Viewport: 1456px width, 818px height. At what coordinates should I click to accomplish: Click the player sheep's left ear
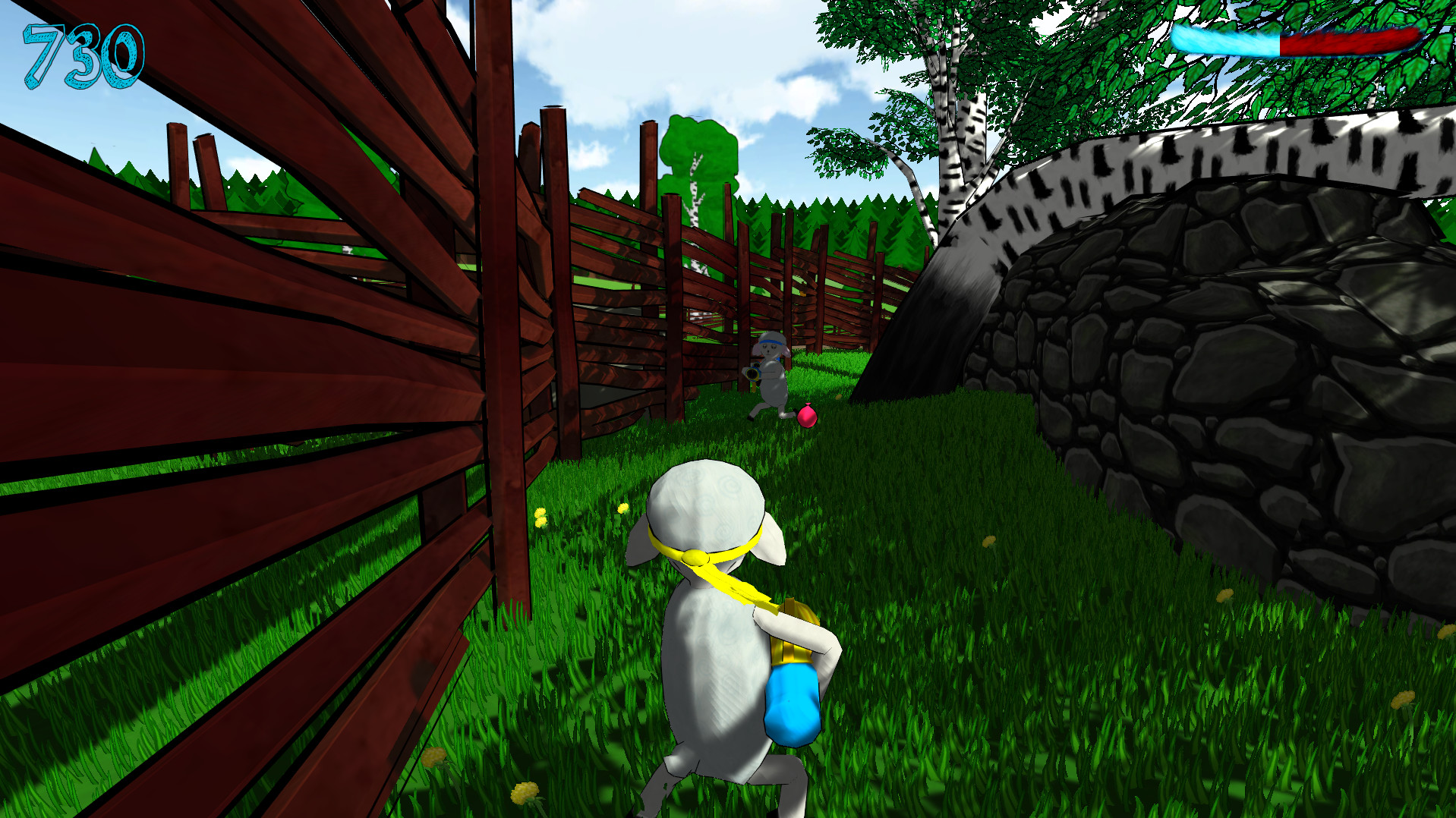point(641,539)
